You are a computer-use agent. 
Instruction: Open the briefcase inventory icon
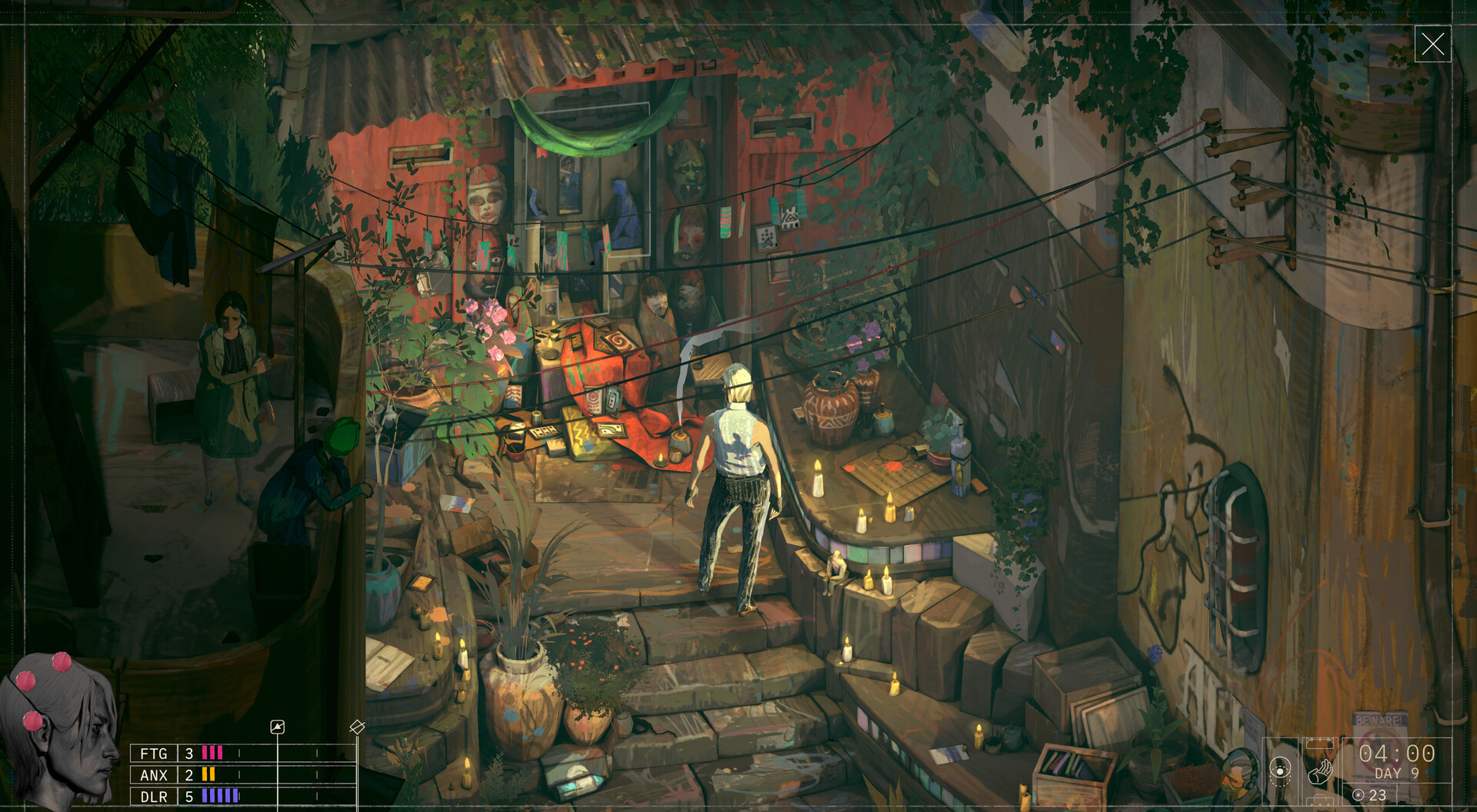(1321, 800)
